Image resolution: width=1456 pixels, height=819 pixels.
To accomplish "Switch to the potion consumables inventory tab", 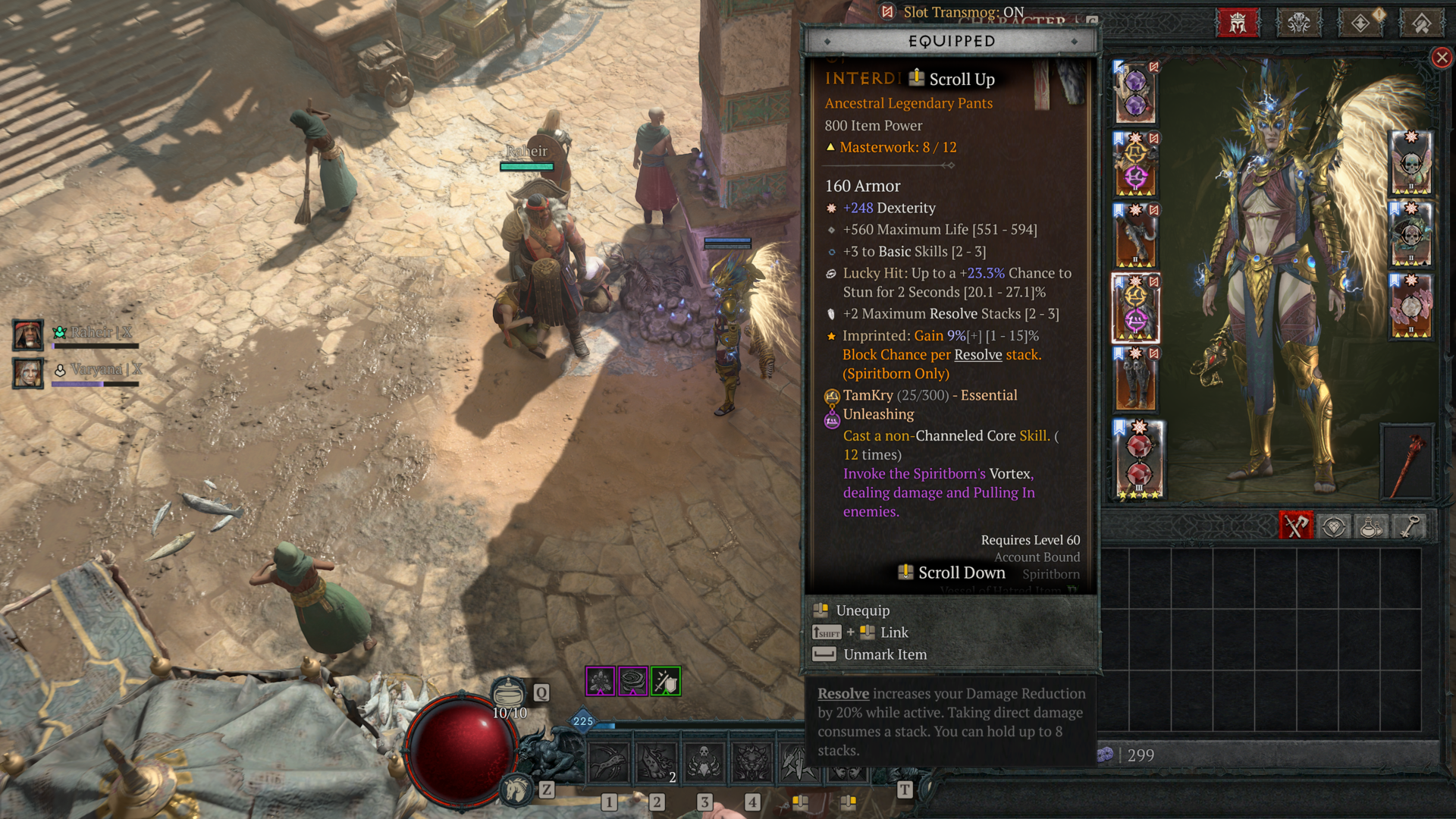I will [1370, 526].
